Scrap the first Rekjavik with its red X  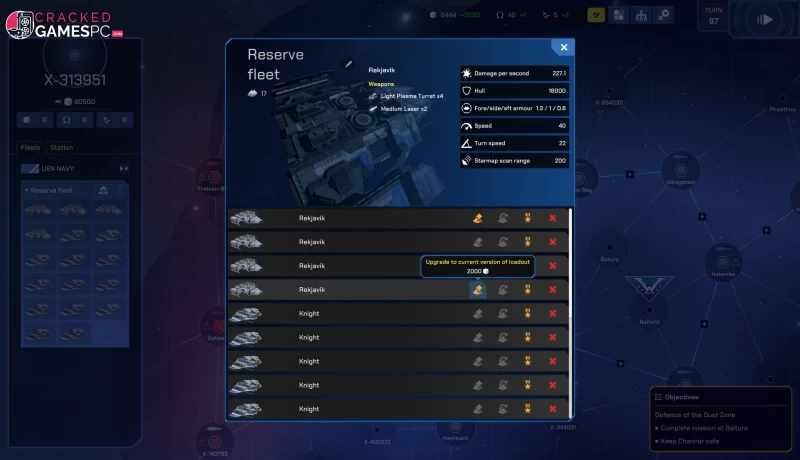[x=553, y=218]
